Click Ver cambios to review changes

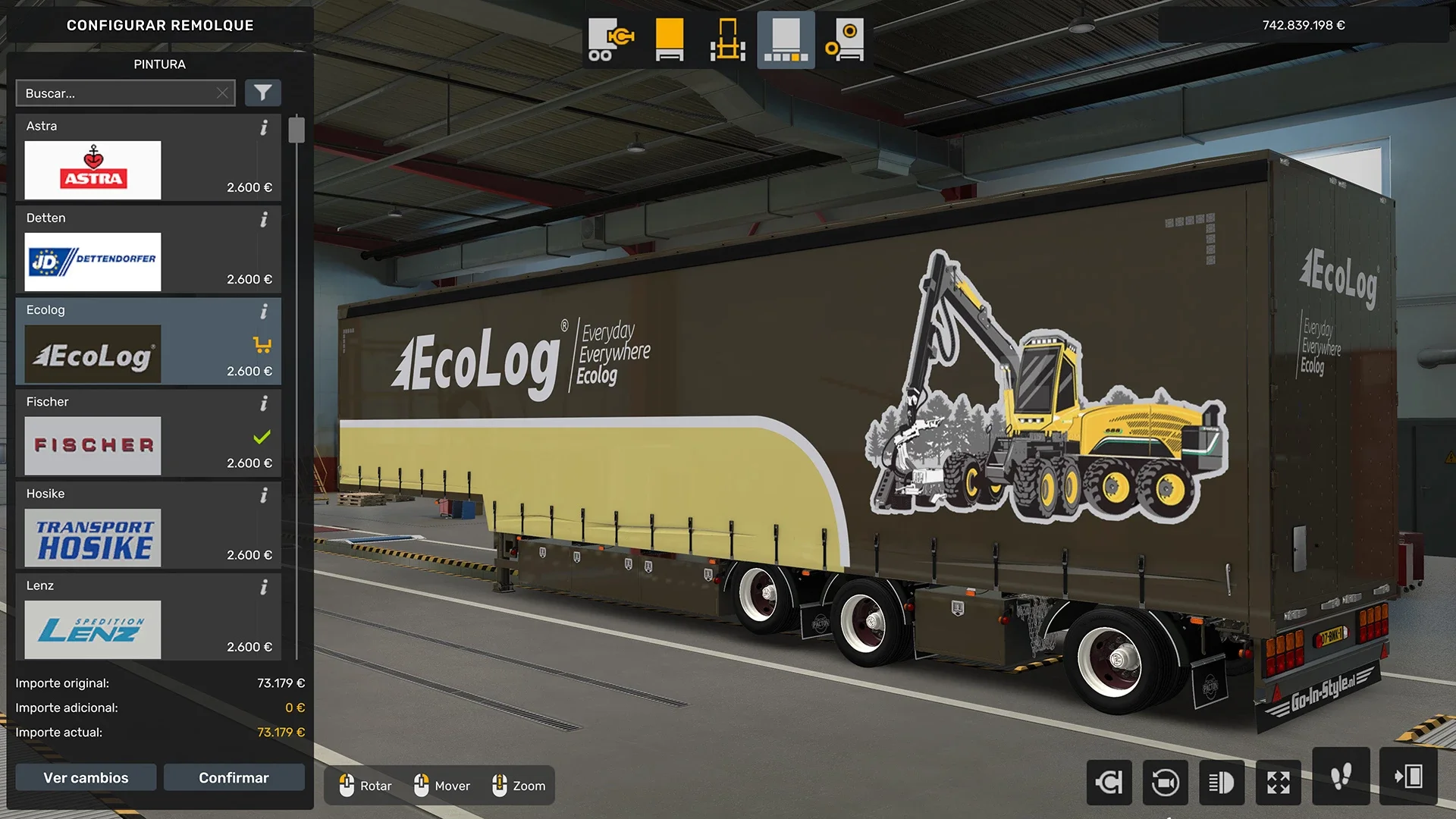[x=85, y=777]
